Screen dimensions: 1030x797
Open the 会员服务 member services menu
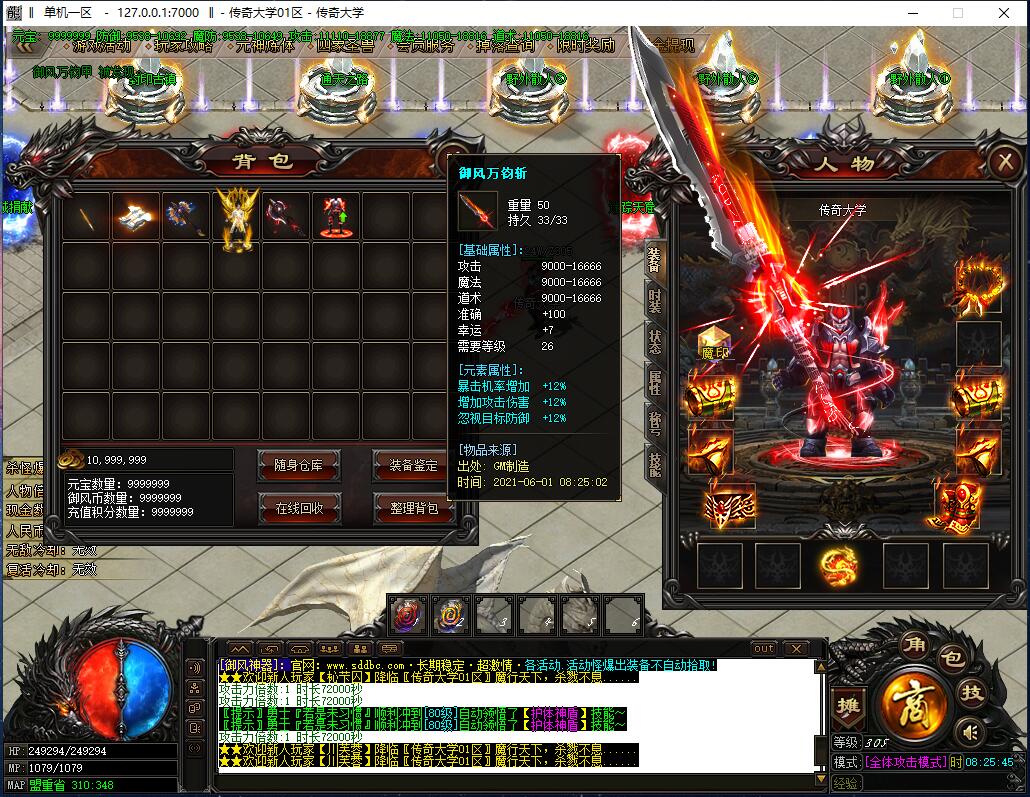click(425, 45)
